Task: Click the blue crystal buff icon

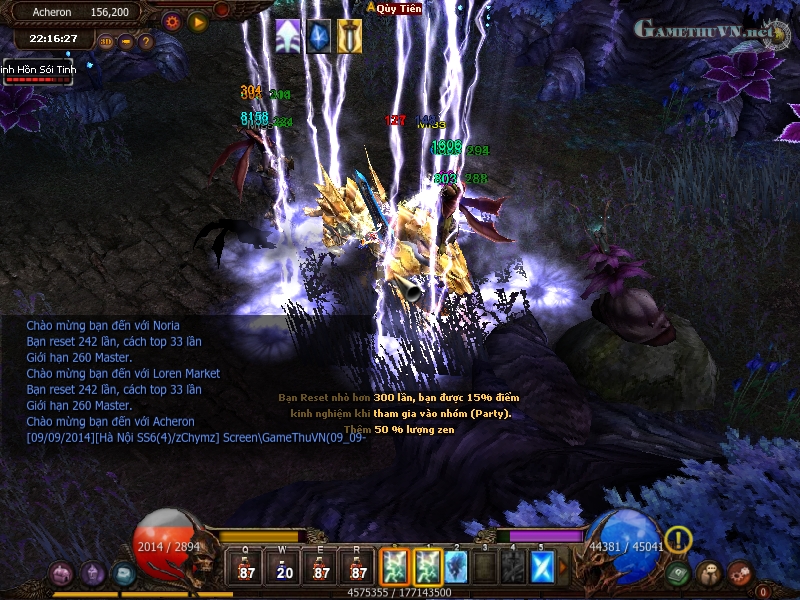Action: coord(319,35)
